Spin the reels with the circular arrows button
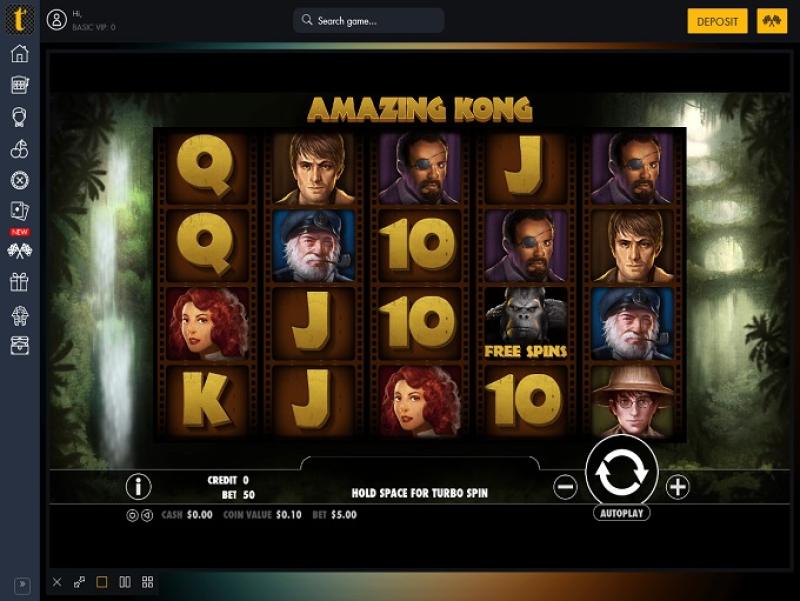The height and width of the screenshot is (601, 800). coord(621,473)
